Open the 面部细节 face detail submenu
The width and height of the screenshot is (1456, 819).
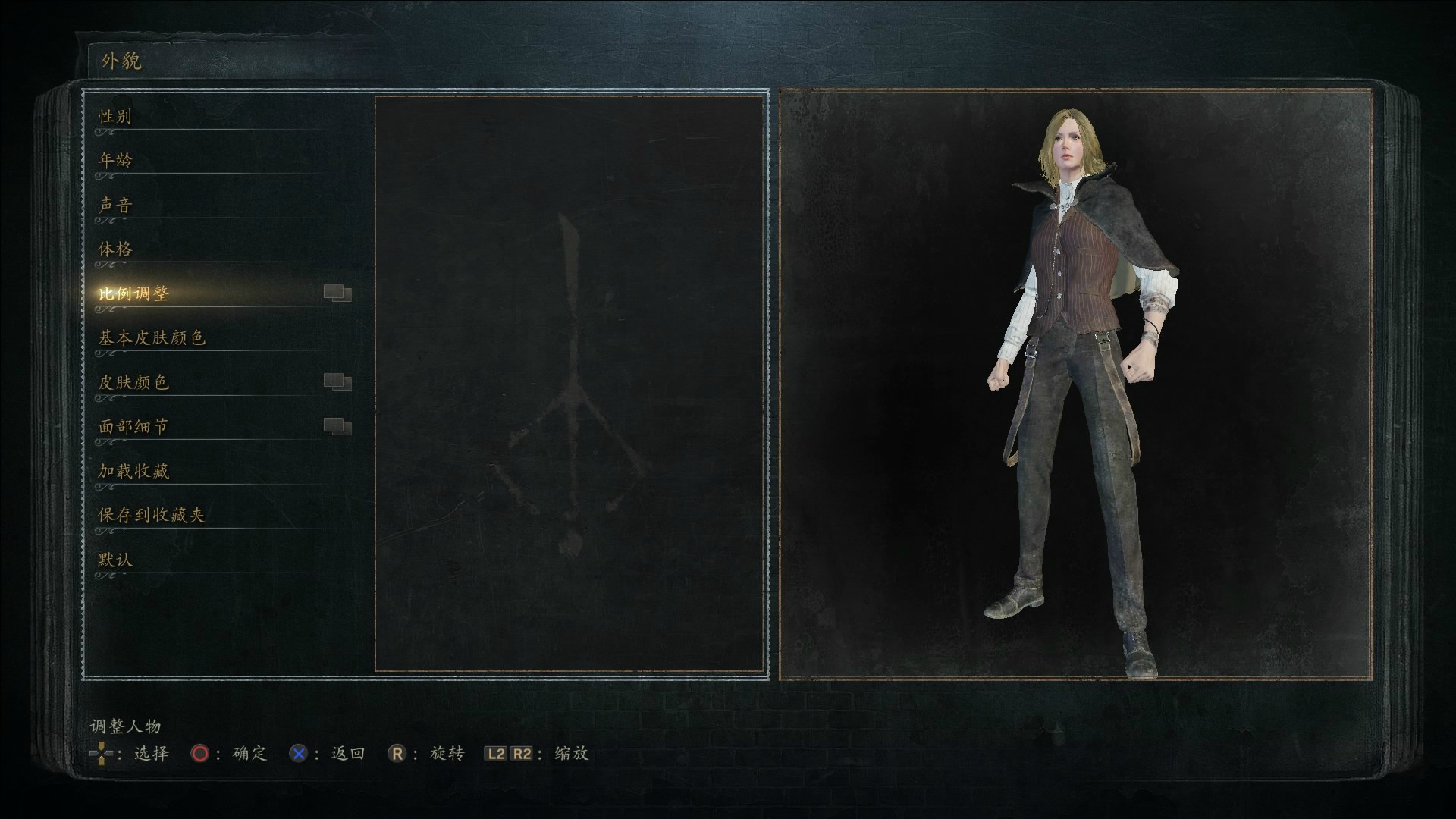pyautogui.click(x=133, y=426)
